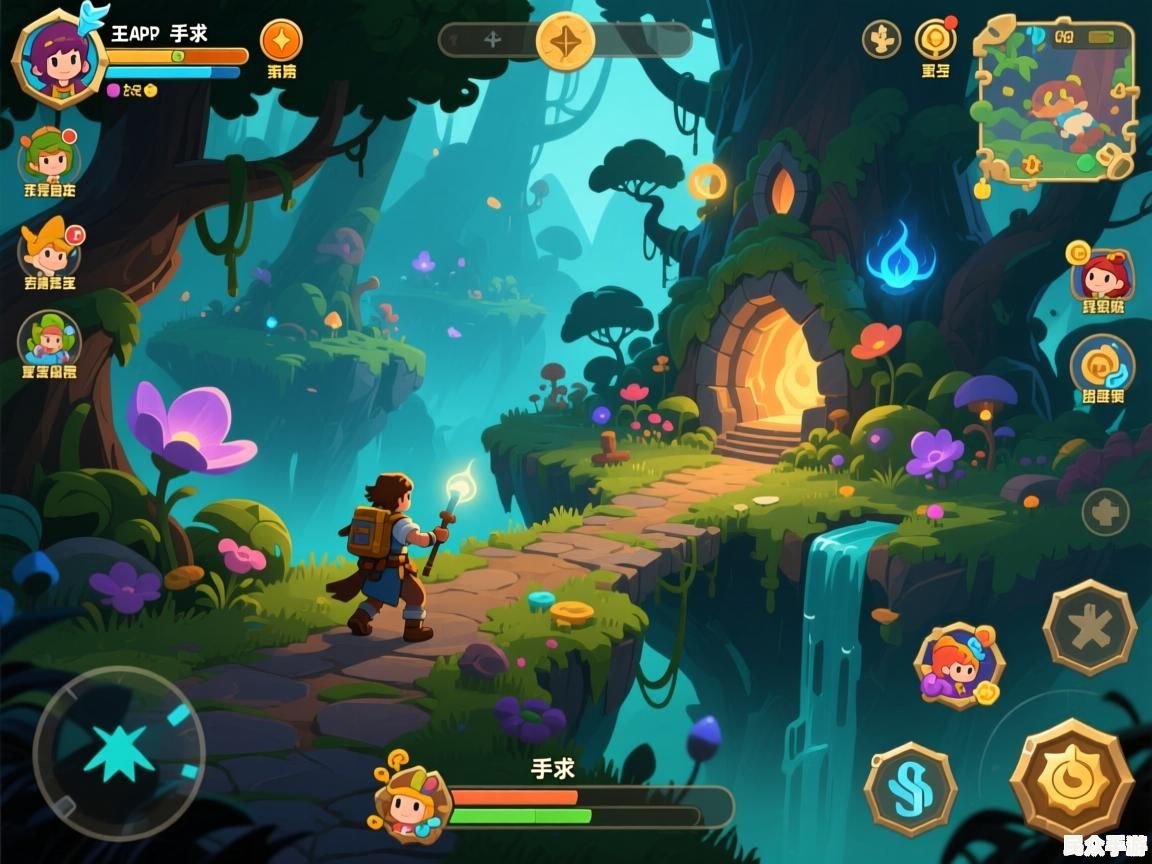Tap the gold coin shop icon
1152x864 pixels.
1102,363
